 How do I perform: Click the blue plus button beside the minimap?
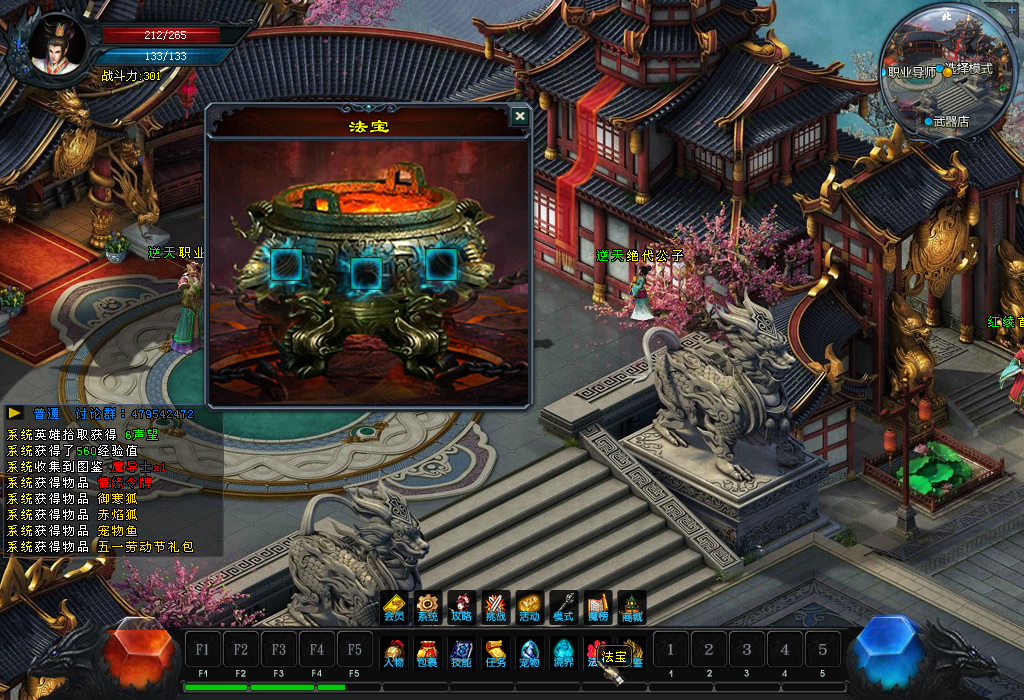pos(1011,10)
